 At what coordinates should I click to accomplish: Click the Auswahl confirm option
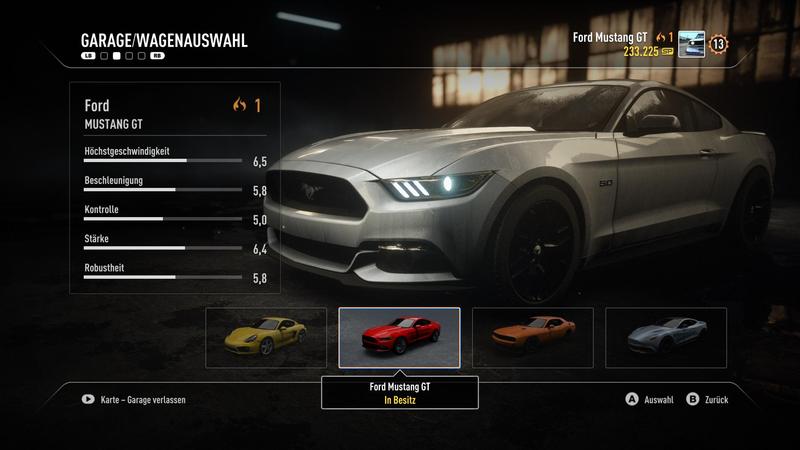click(x=650, y=399)
